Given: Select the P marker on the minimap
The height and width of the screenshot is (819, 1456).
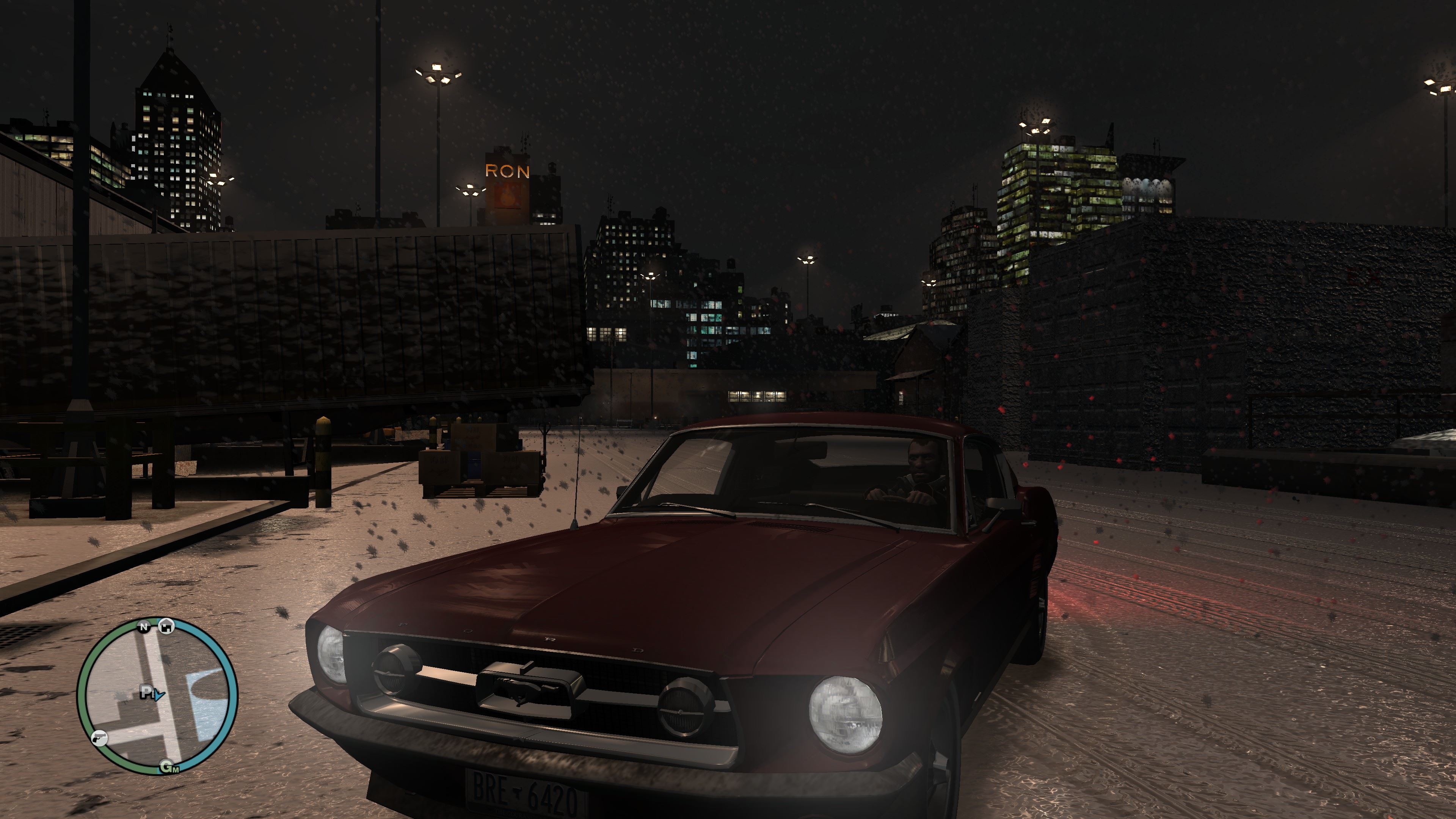Looking at the screenshot, I should click(x=146, y=692).
